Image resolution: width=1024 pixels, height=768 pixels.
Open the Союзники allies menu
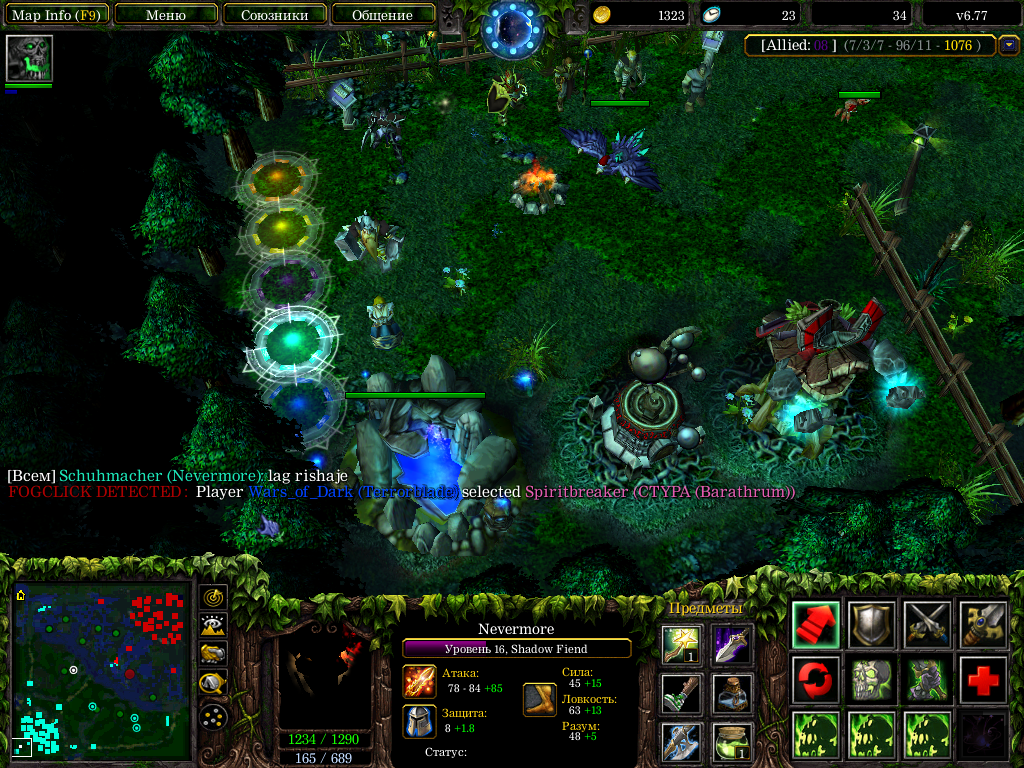coord(274,15)
